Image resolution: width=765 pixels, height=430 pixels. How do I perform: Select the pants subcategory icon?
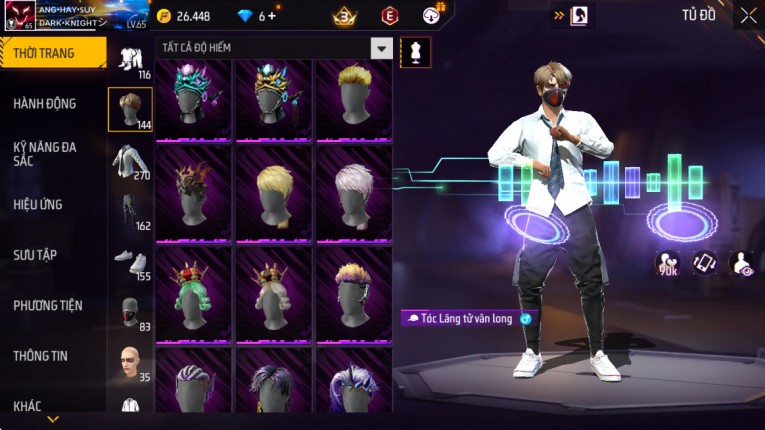[x=130, y=210]
